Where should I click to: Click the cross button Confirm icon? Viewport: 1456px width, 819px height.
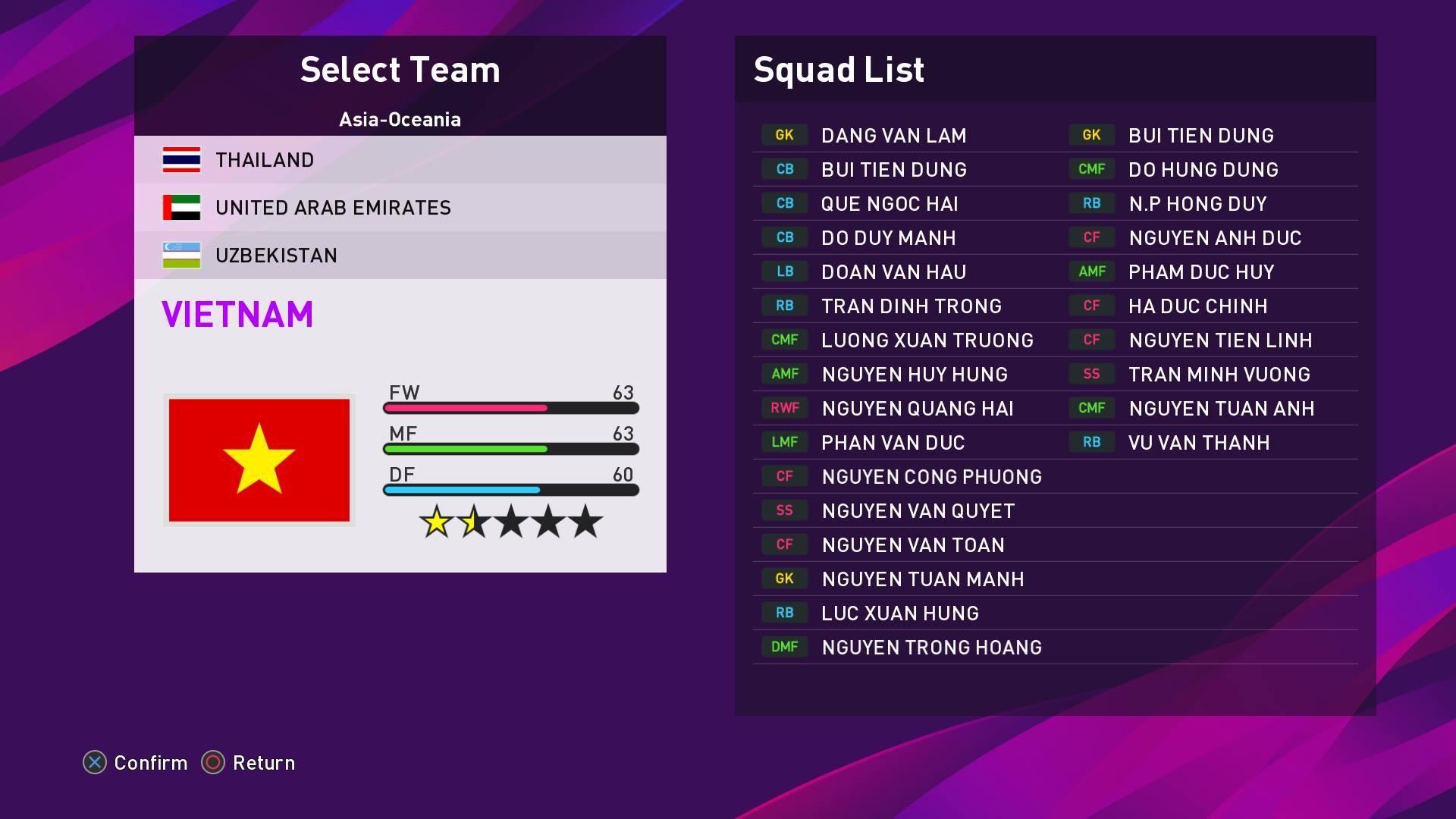click(x=93, y=764)
